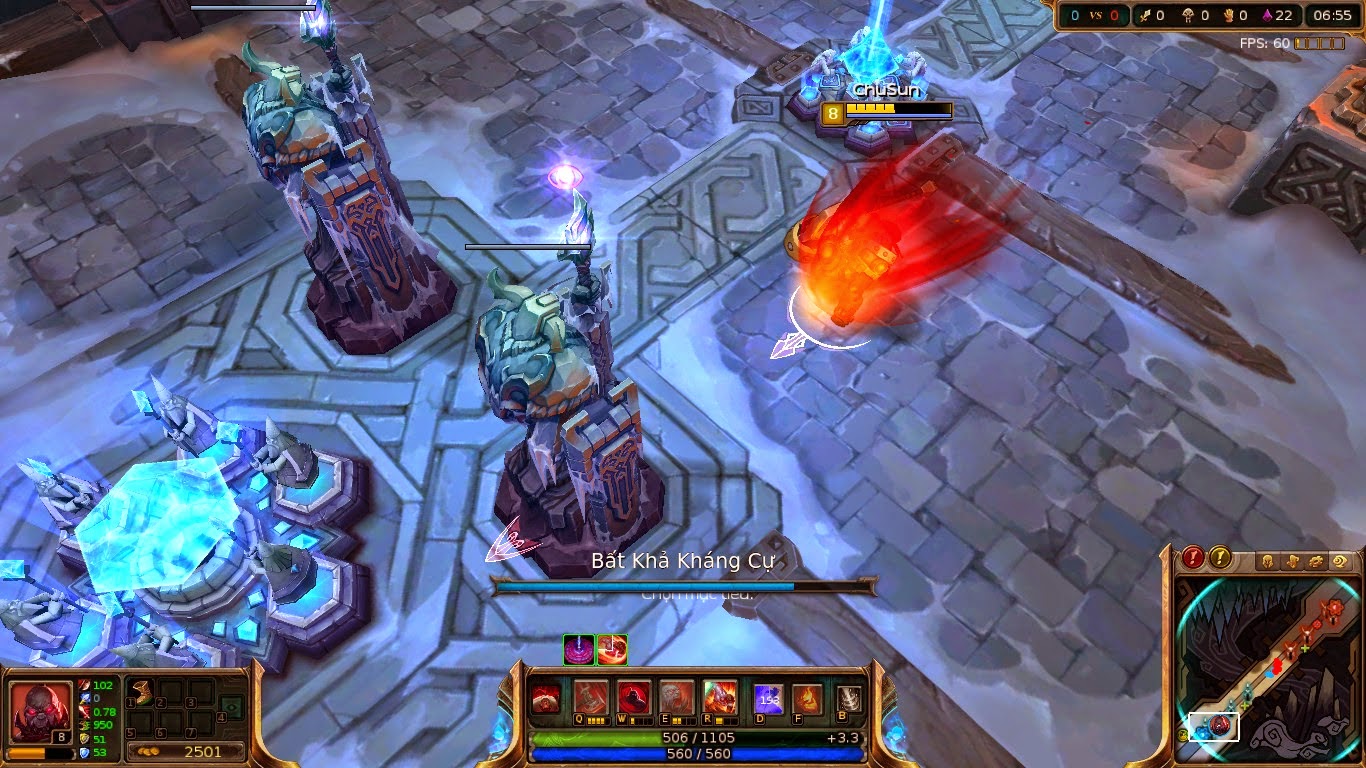Click the W ability Burning Agony icon
The height and width of the screenshot is (768, 1366).
[x=632, y=697]
